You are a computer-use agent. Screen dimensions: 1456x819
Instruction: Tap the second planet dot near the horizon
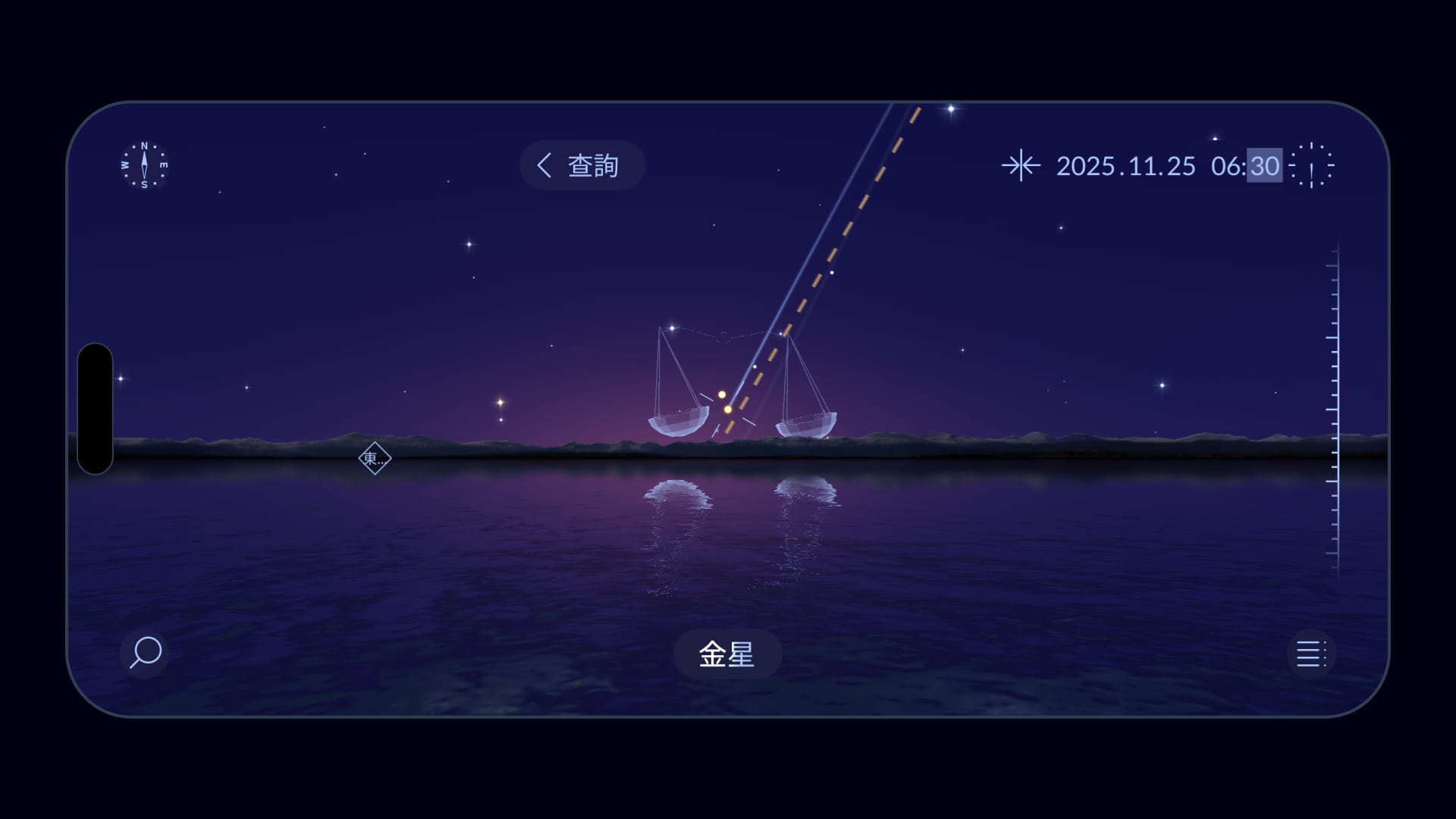click(x=722, y=393)
